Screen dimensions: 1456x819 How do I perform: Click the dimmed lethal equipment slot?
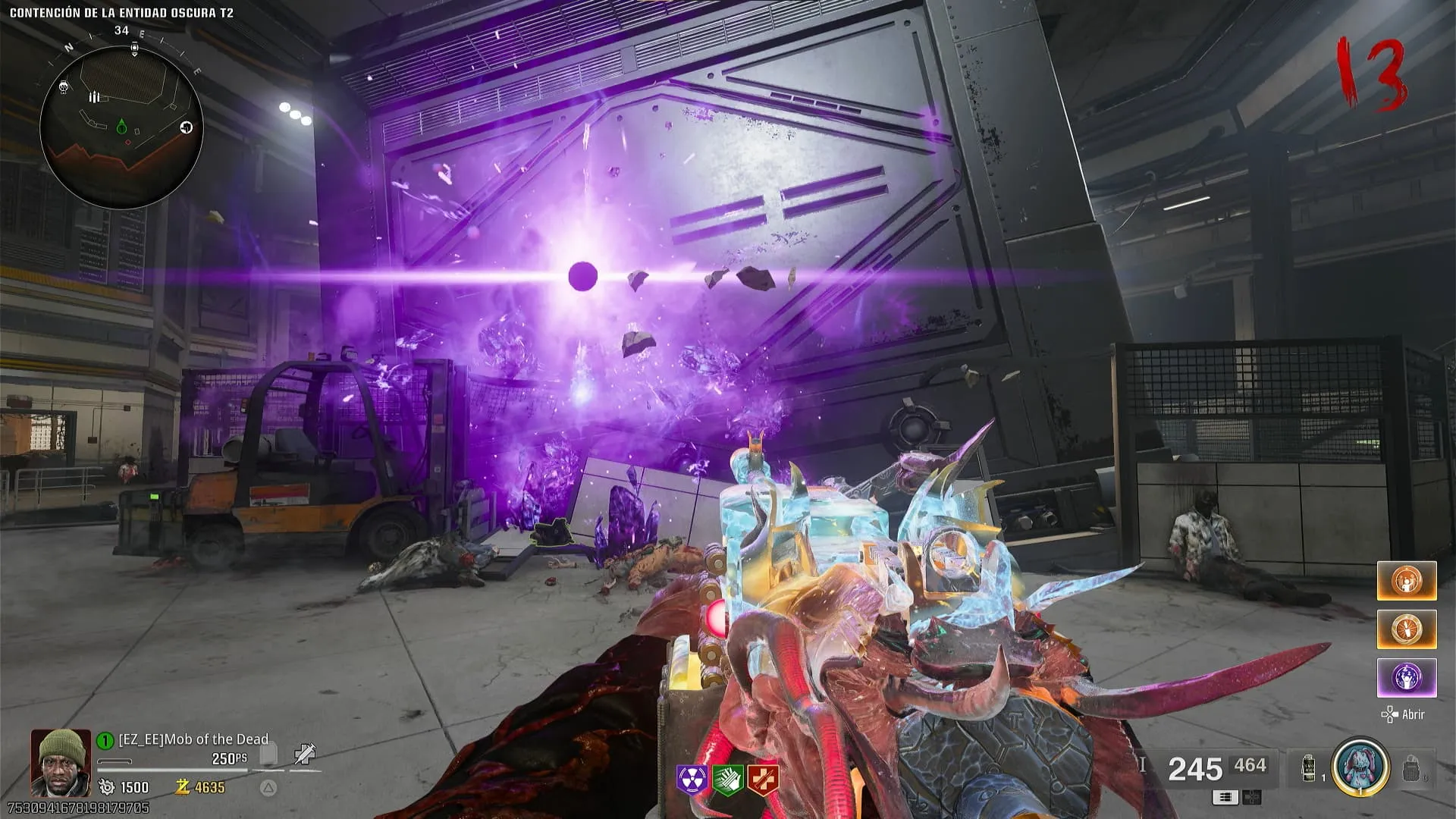1410,769
